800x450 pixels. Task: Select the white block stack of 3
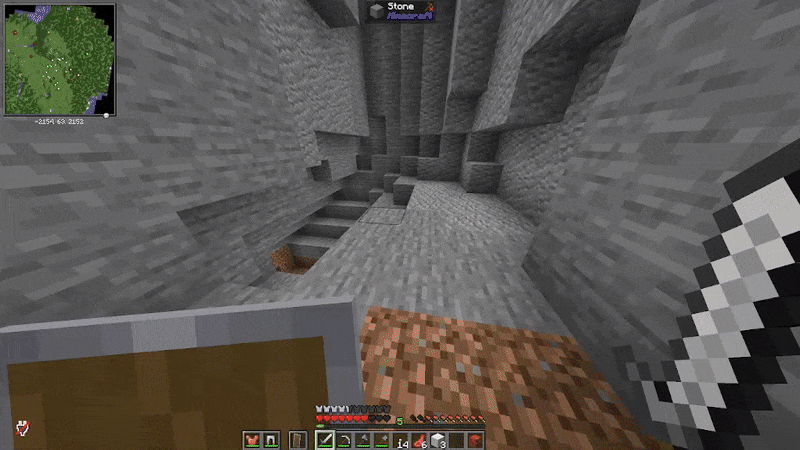point(439,439)
